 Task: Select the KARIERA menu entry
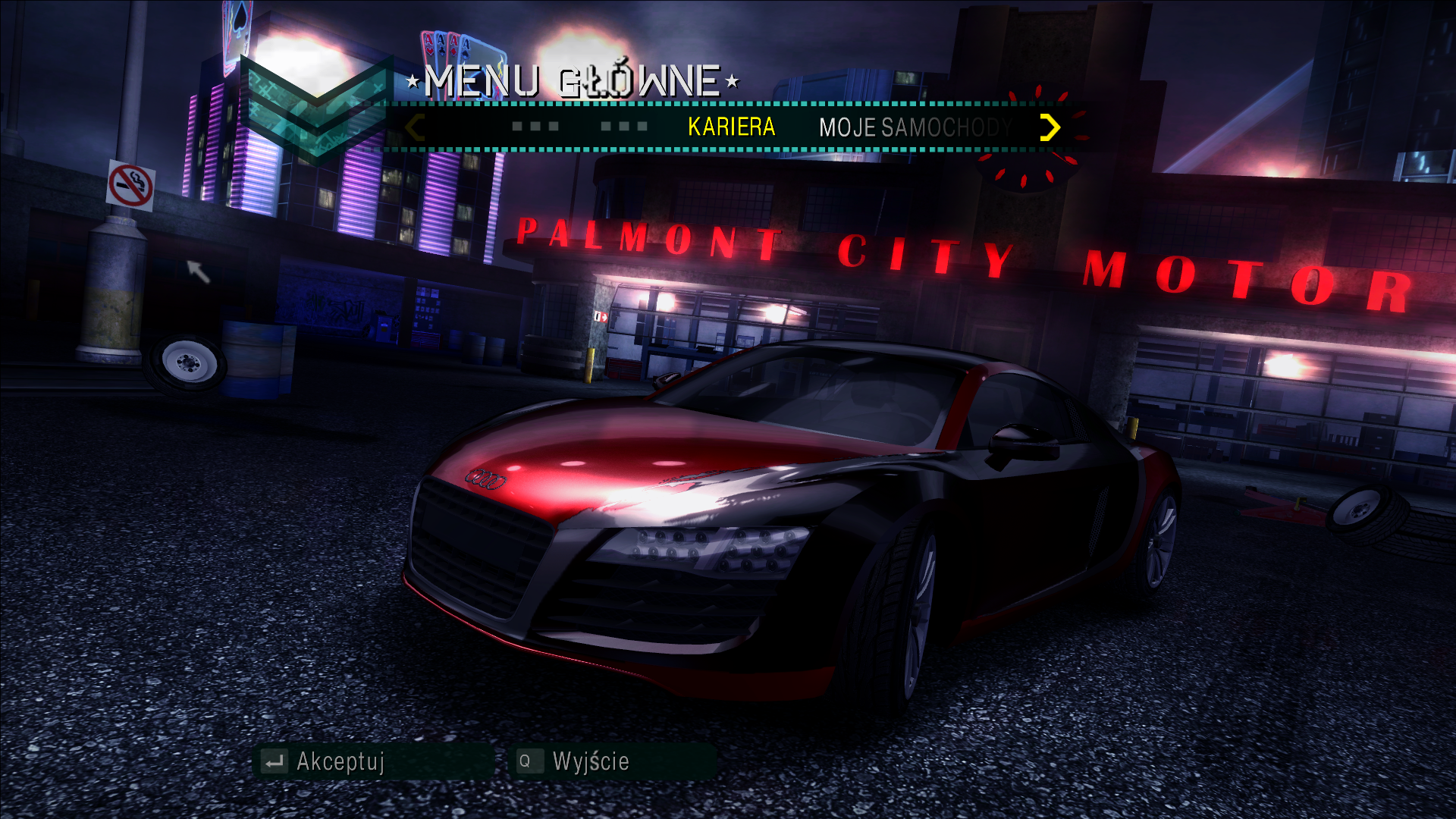pyautogui.click(x=730, y=127)
